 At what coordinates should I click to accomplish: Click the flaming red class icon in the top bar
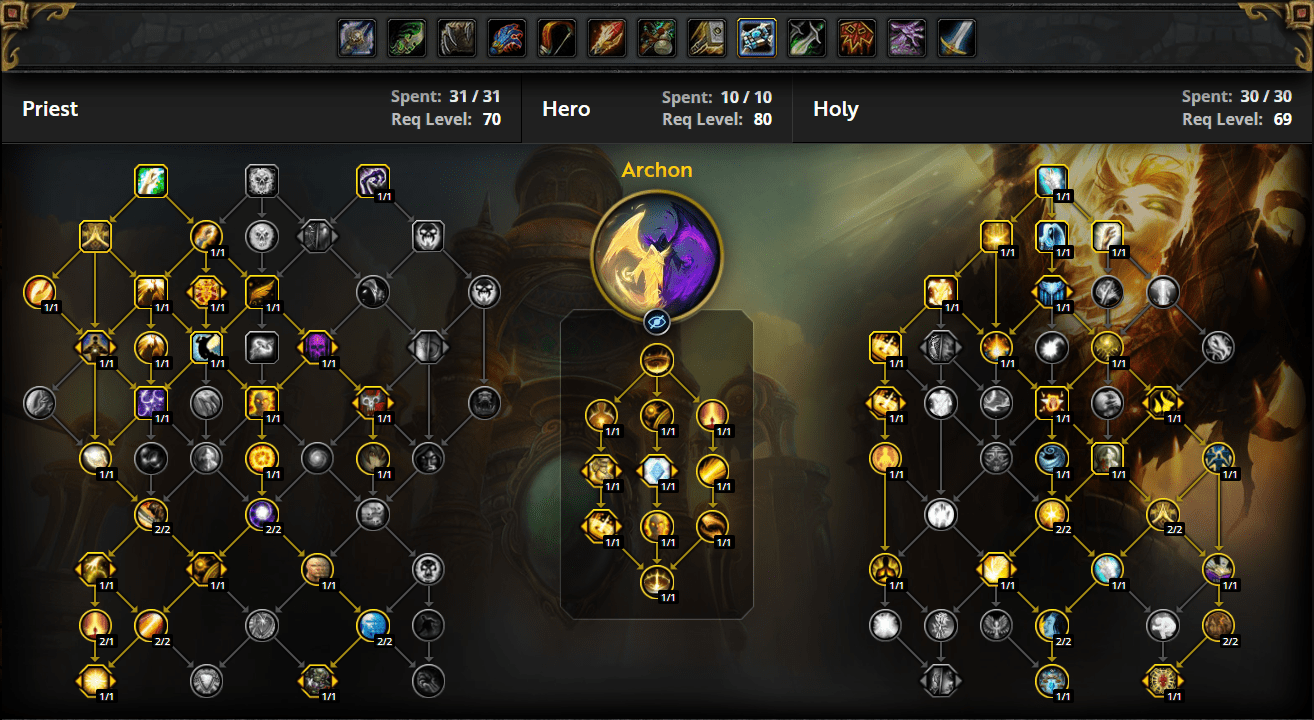click(606, 37)
